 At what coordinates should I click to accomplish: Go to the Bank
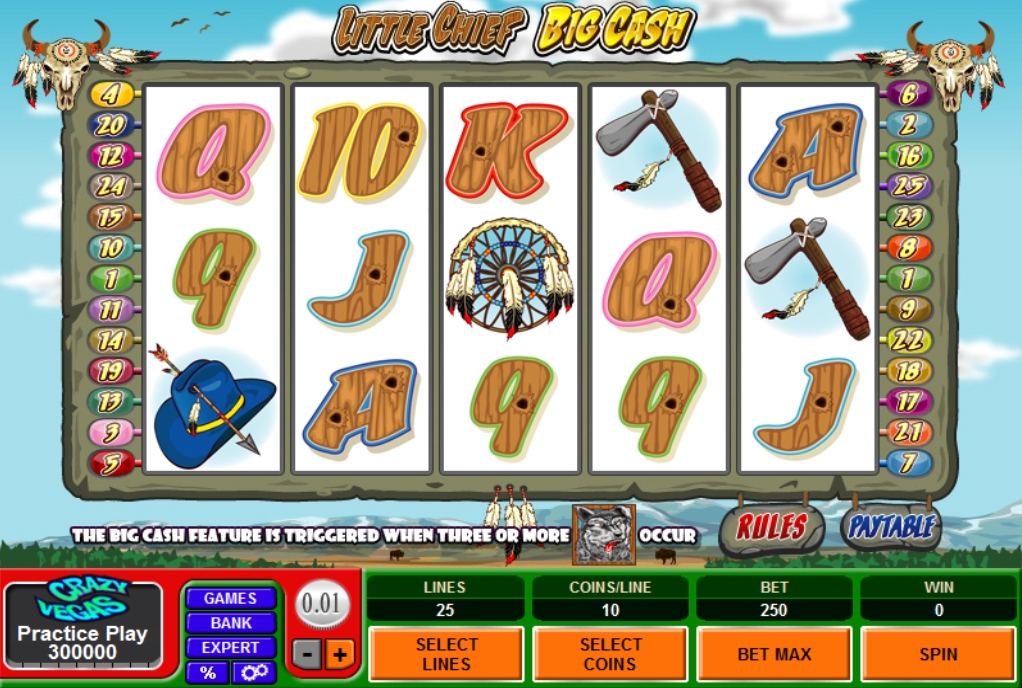(x=230, y=623)
